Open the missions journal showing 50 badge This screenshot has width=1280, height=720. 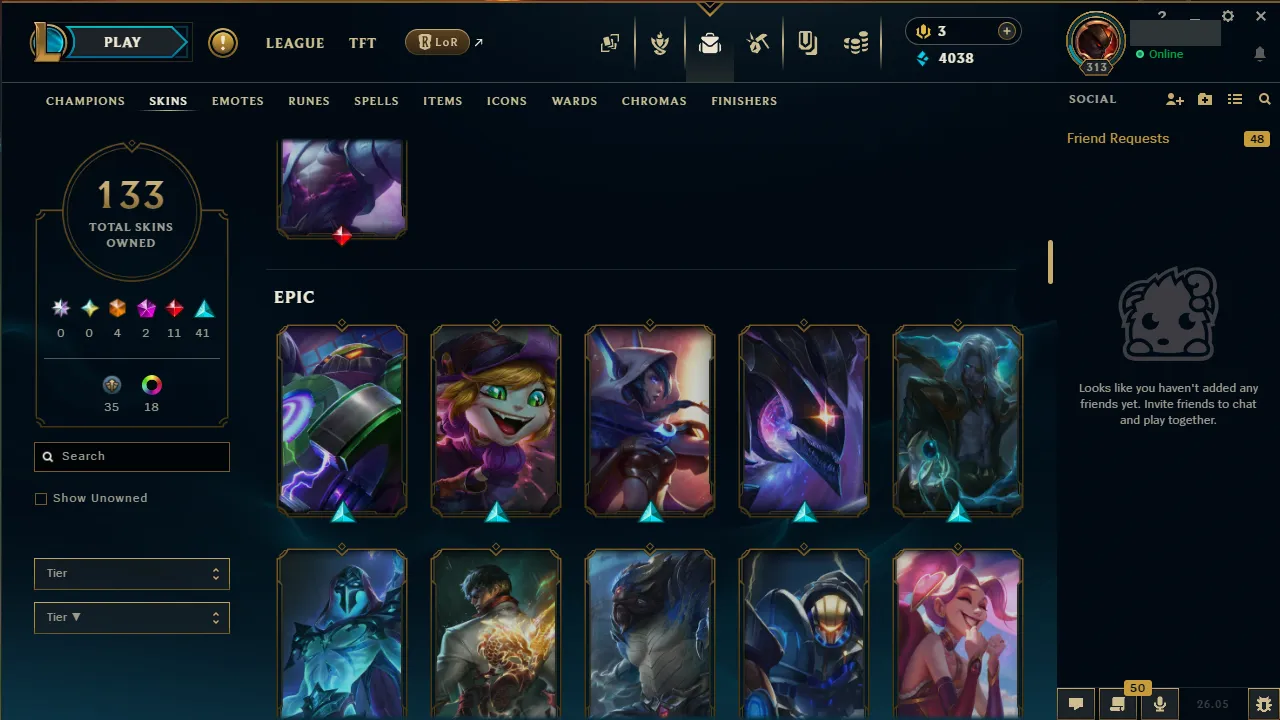[1117, 703]
